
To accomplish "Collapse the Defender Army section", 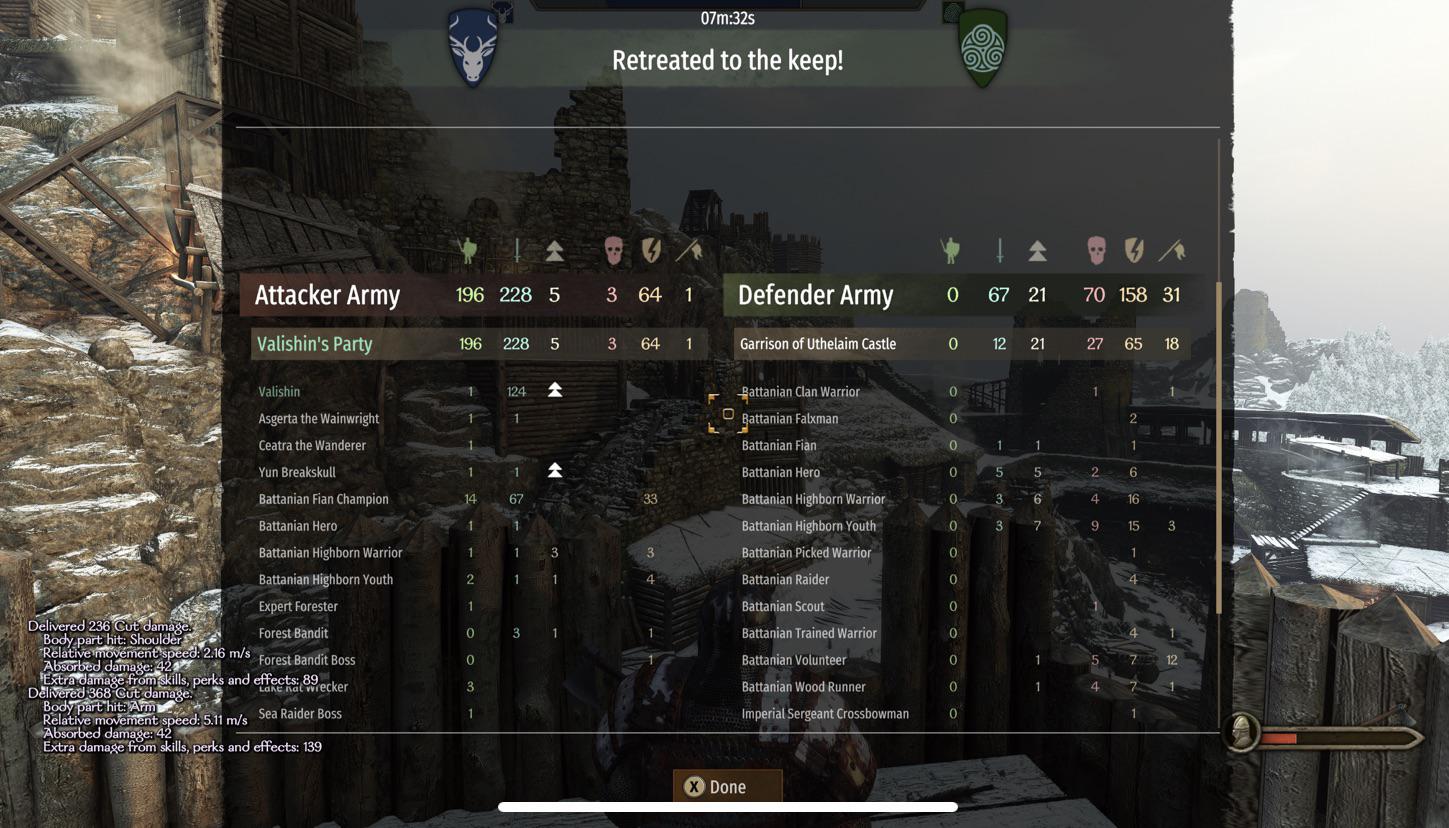I will pyautogui.click(x=815, y=295).
